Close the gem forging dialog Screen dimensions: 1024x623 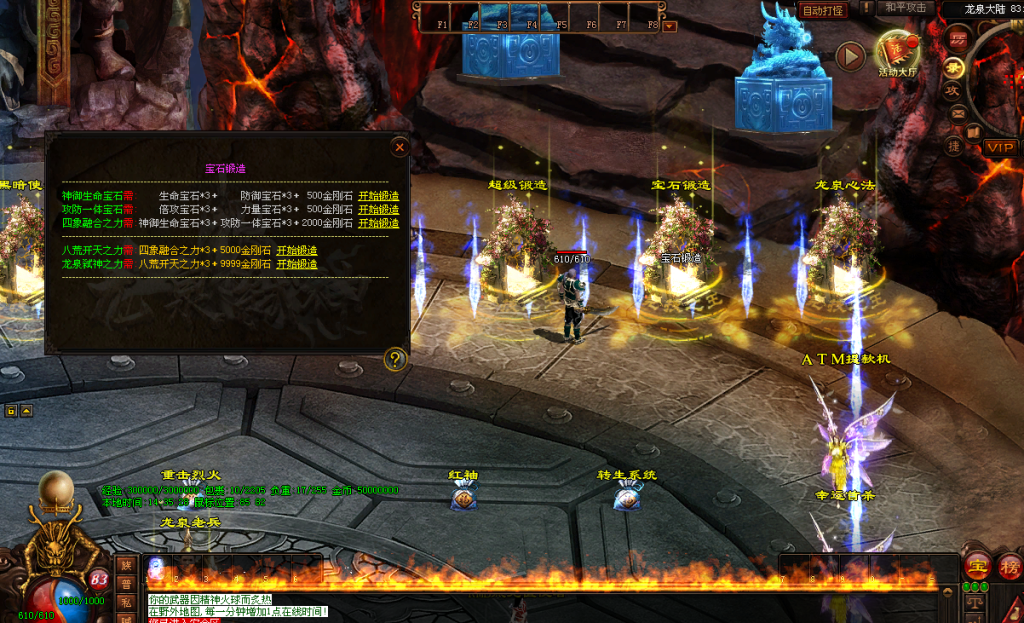399,148
